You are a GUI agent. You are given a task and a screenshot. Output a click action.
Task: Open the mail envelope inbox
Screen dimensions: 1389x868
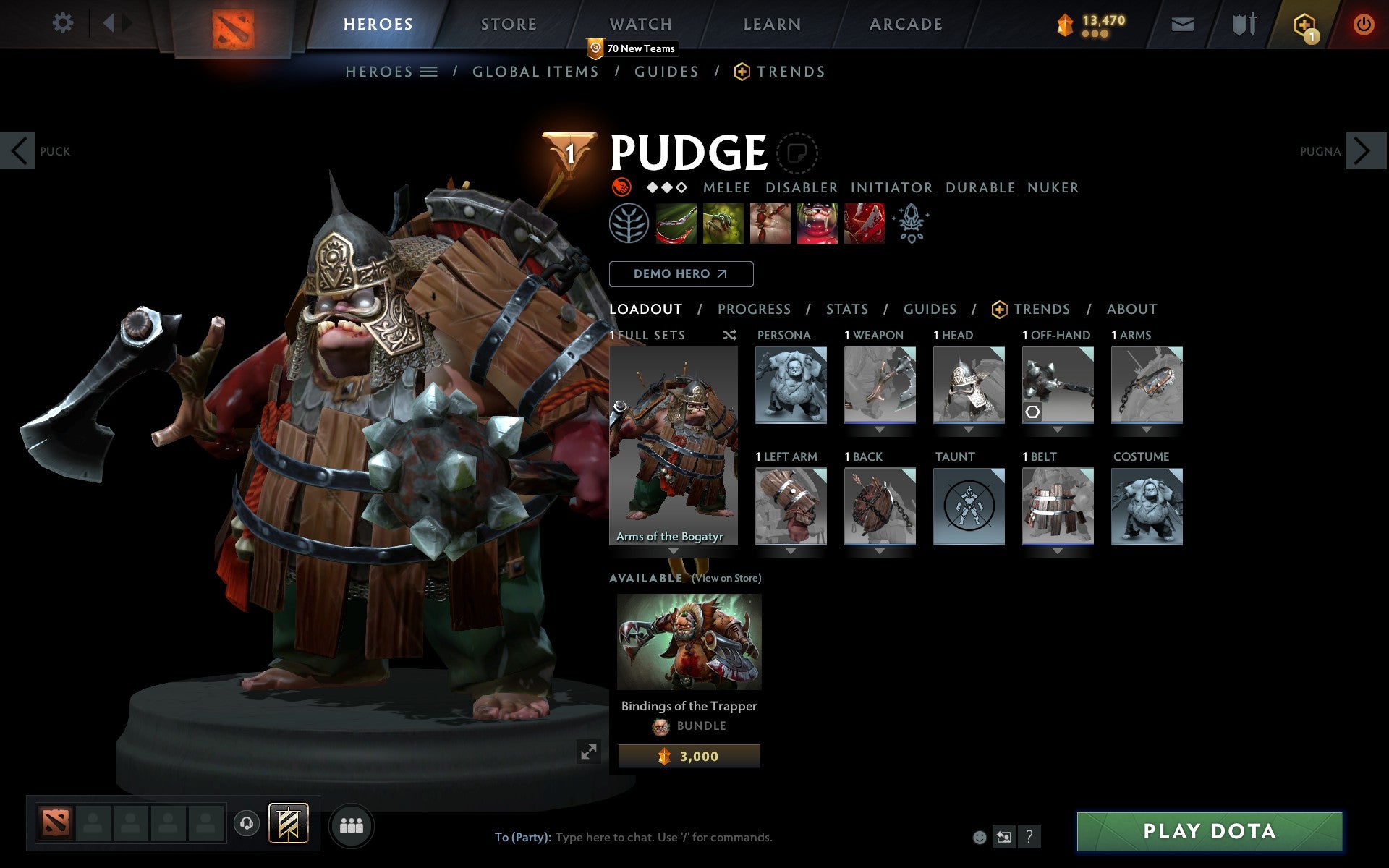tap(1182, 23)
